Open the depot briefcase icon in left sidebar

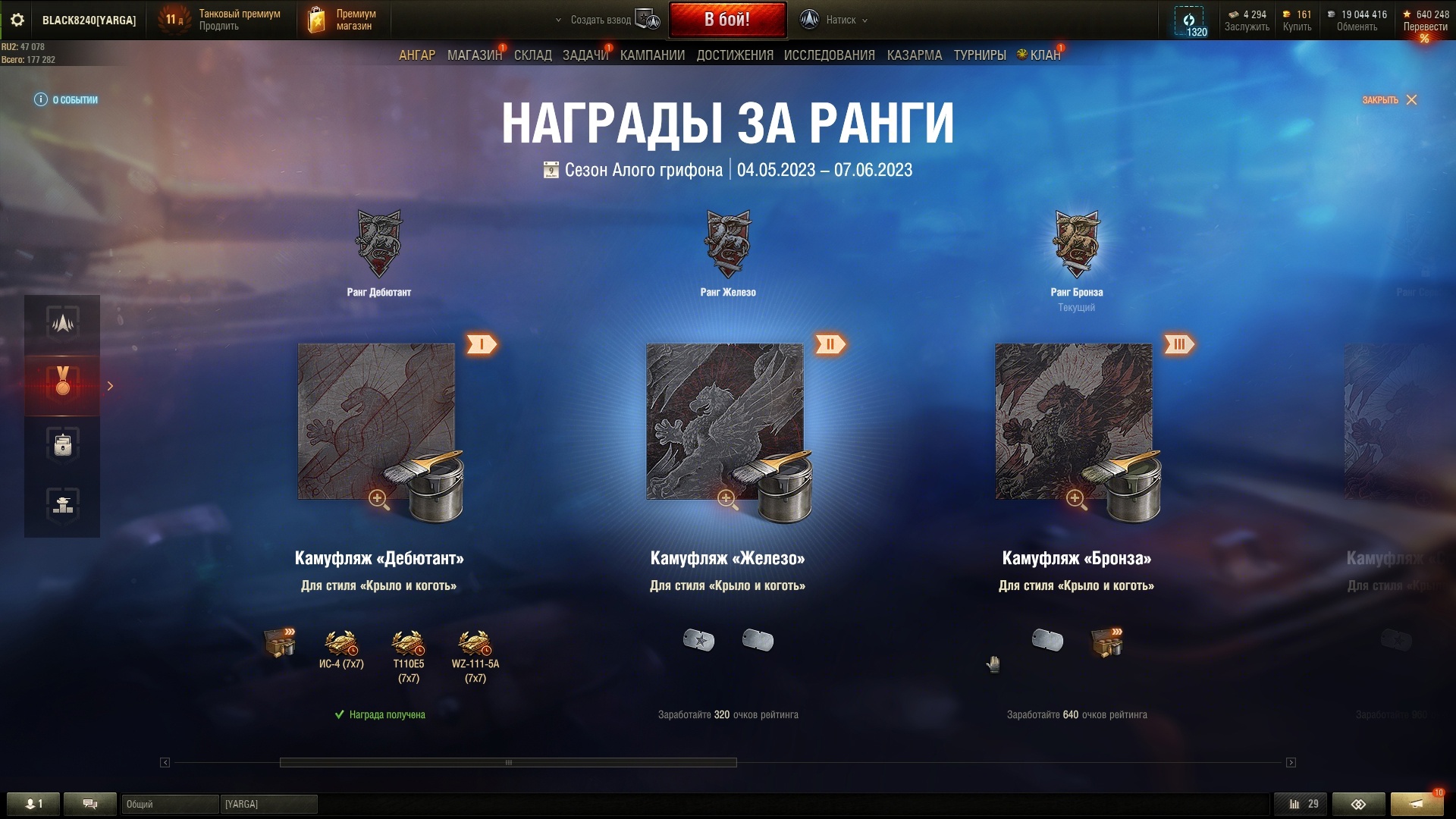(x=63, y=444)
